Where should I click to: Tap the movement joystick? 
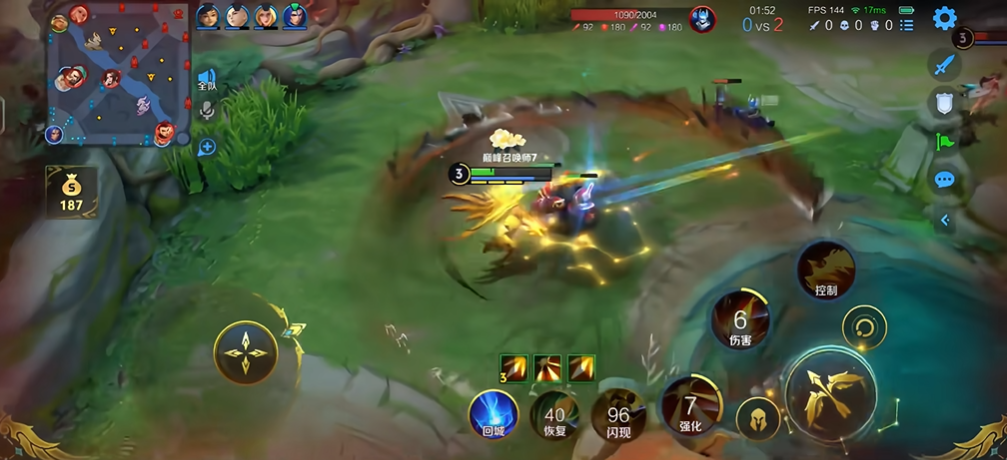tap(245, 352)
